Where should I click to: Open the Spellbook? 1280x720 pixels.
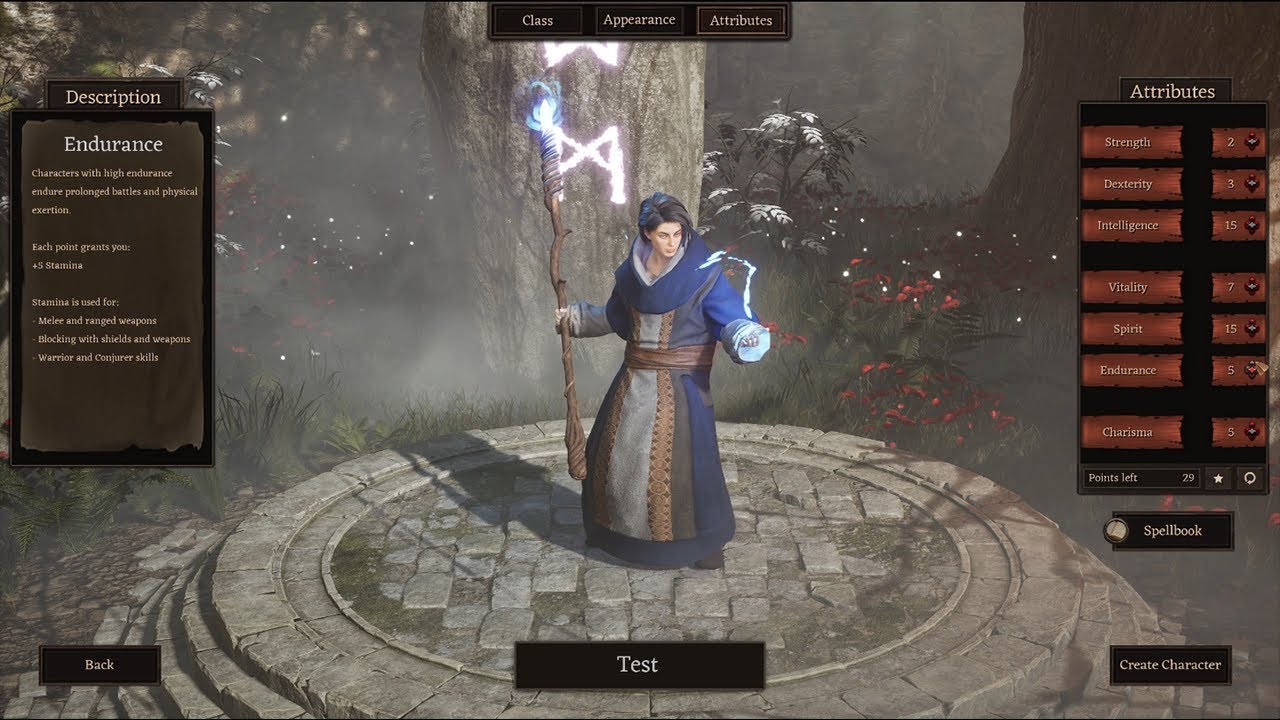tap(1171, 531)
